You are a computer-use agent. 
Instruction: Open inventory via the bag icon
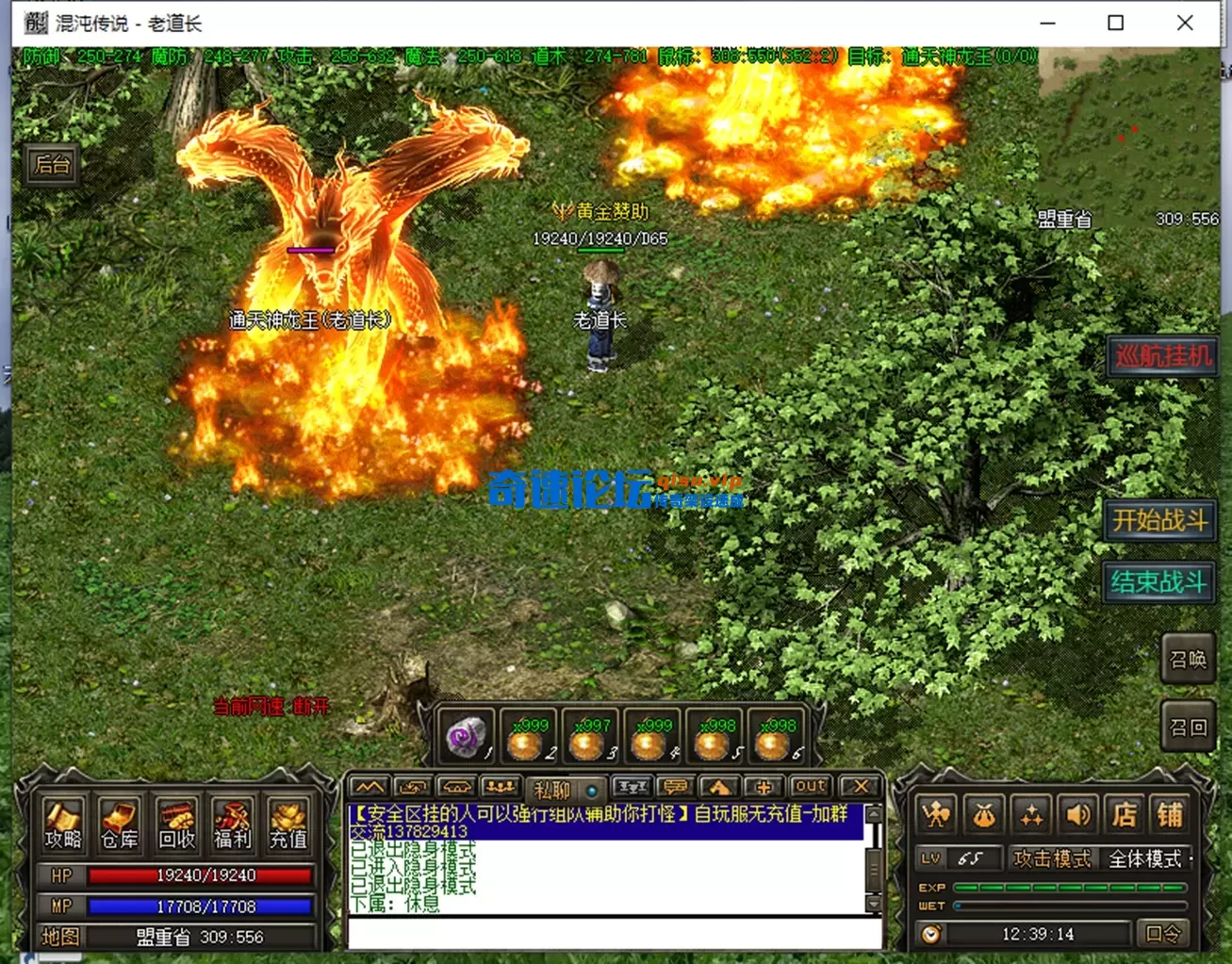coord(983,816)
